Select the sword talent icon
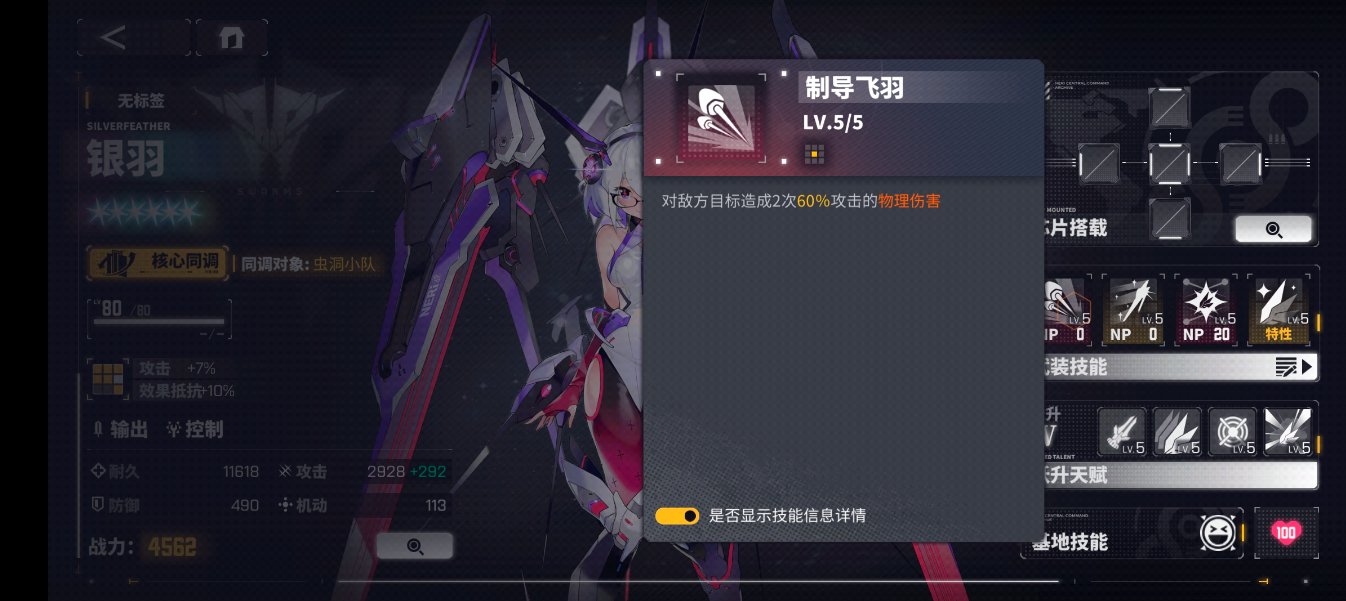Viewport: 1346px width, 601px height. point(1122,432)
